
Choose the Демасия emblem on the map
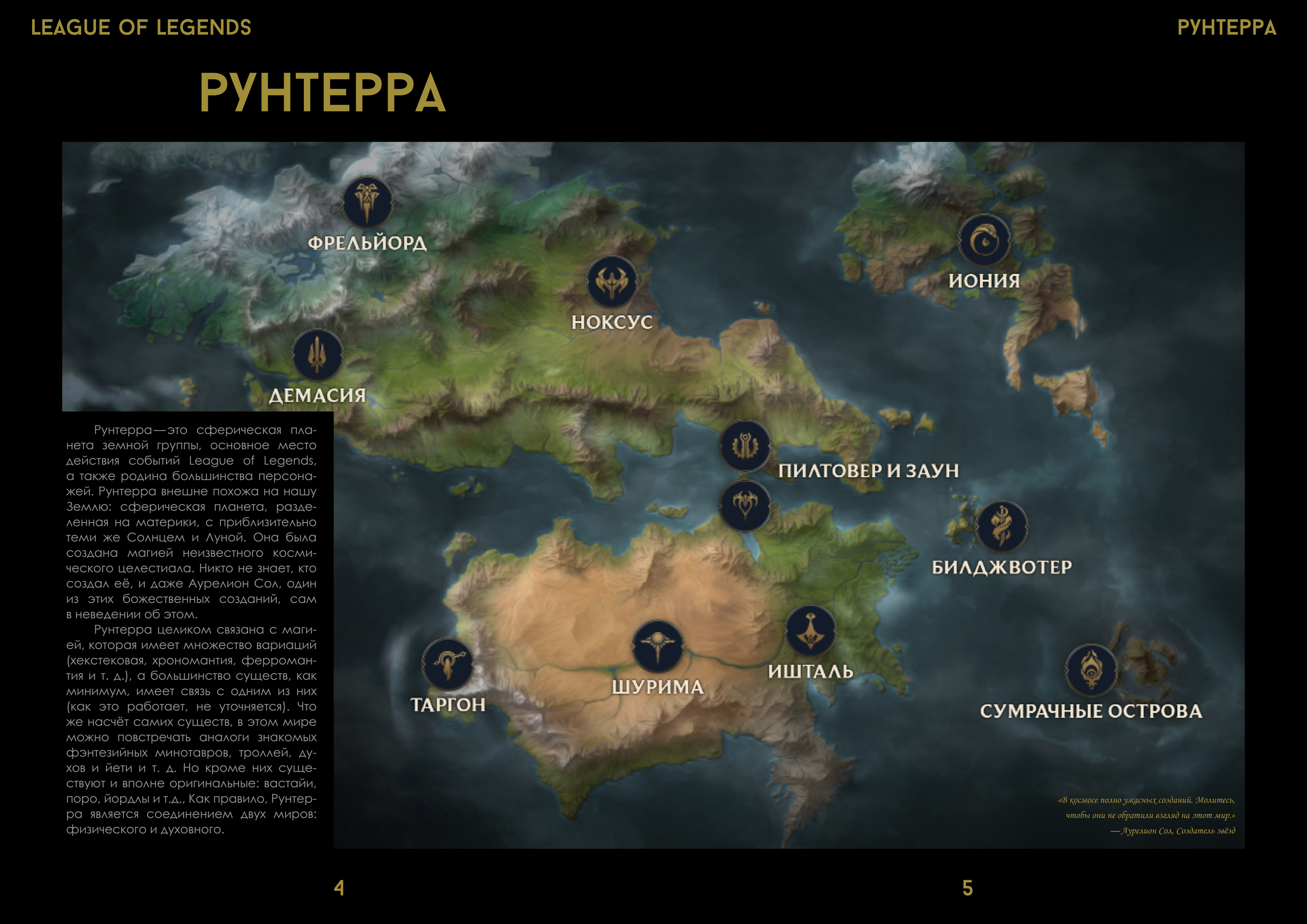tap(317, 355)
